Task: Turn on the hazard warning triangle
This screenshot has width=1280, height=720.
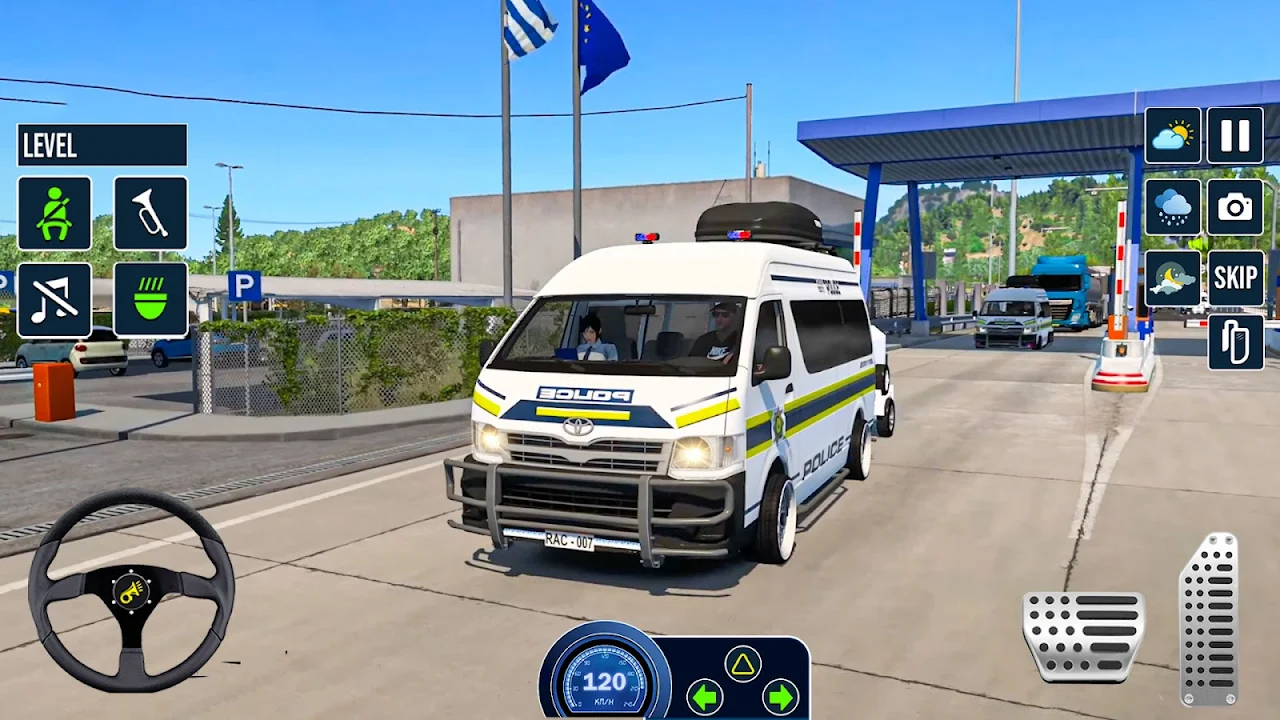Action: (x=742, y=663)
